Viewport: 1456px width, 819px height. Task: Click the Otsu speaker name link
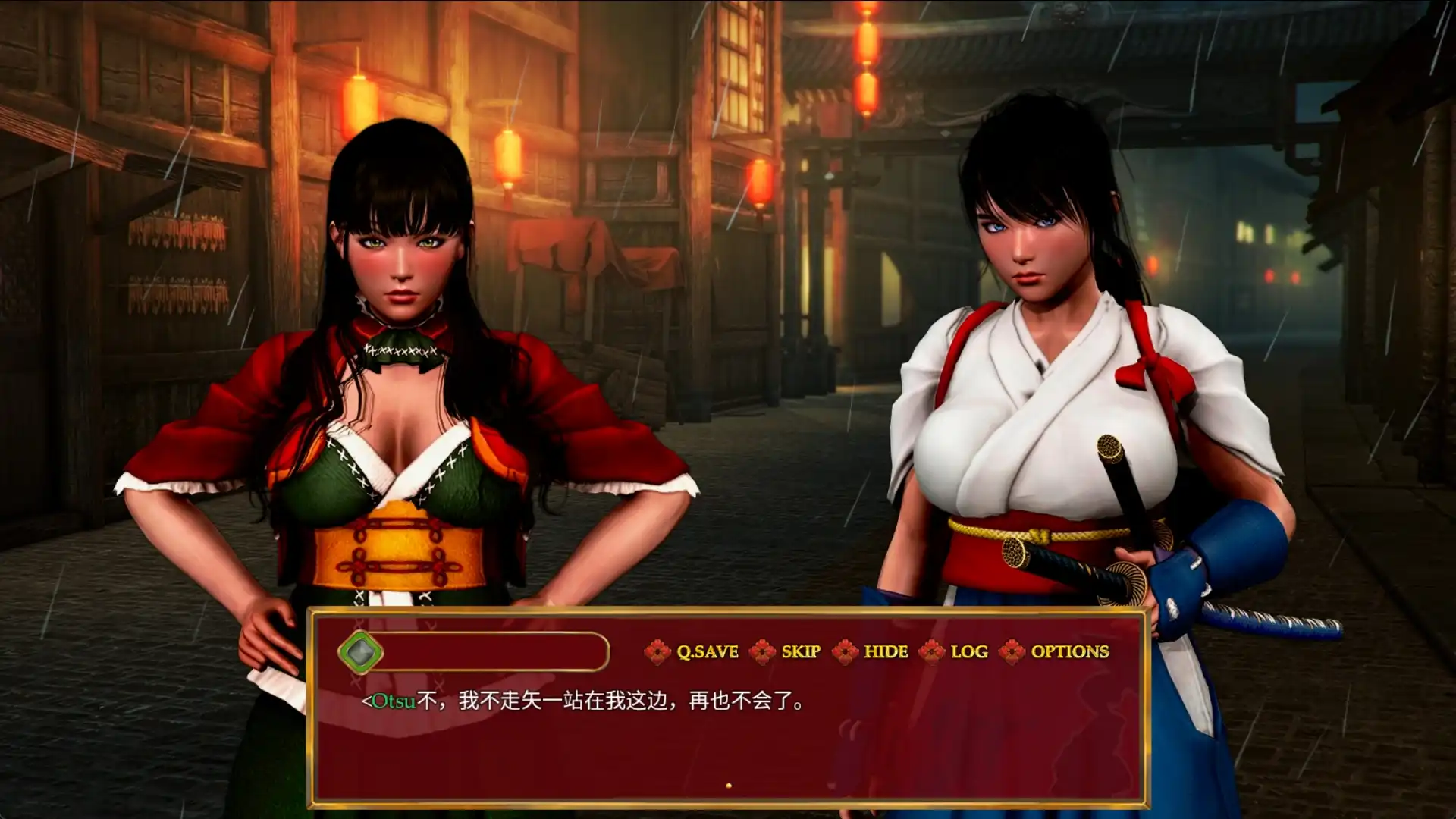point(392,701)
